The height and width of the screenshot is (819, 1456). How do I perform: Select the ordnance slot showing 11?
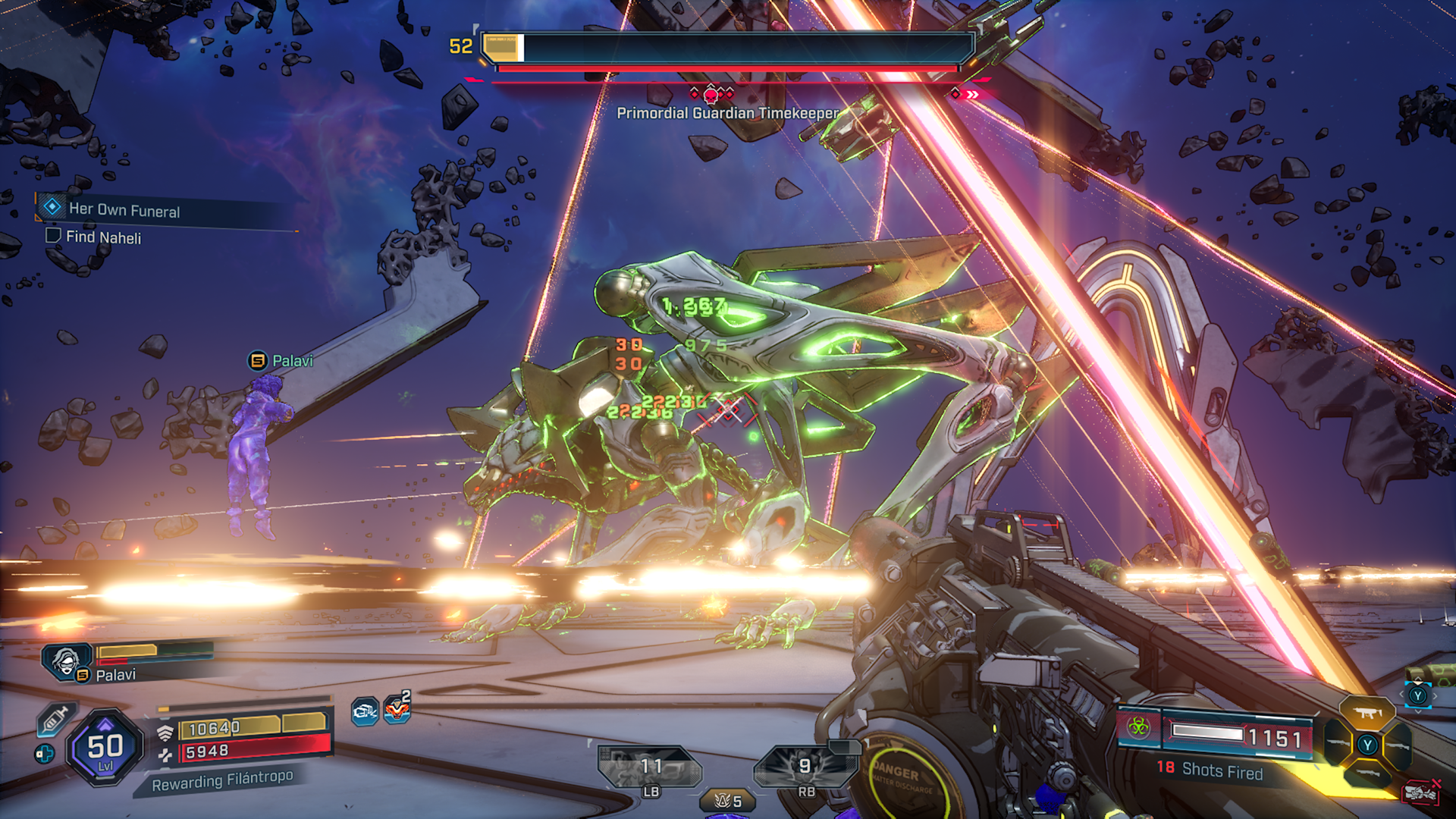click(651, 767)
